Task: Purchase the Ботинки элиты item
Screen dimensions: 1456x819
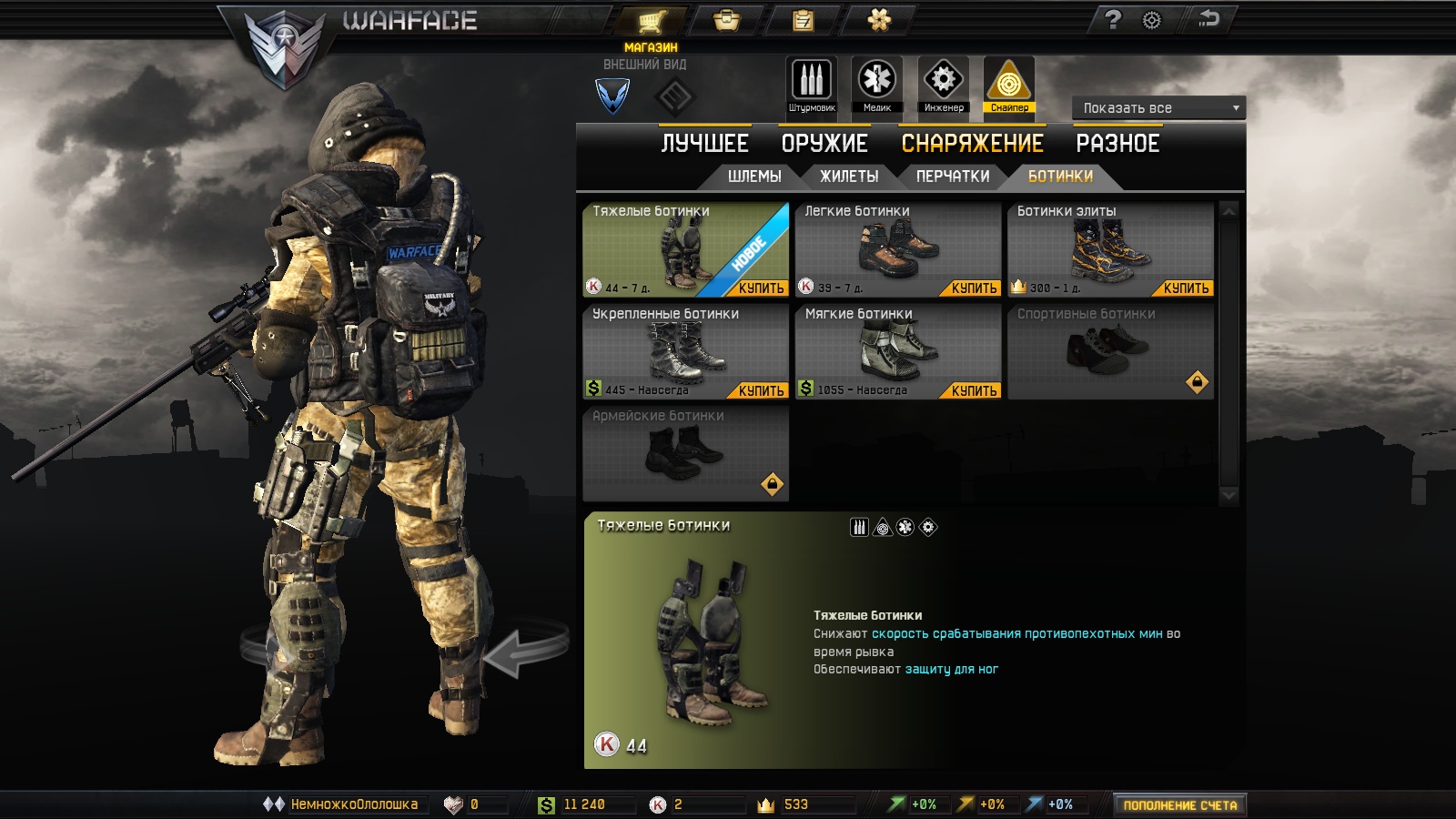Action: (1186, 288)
